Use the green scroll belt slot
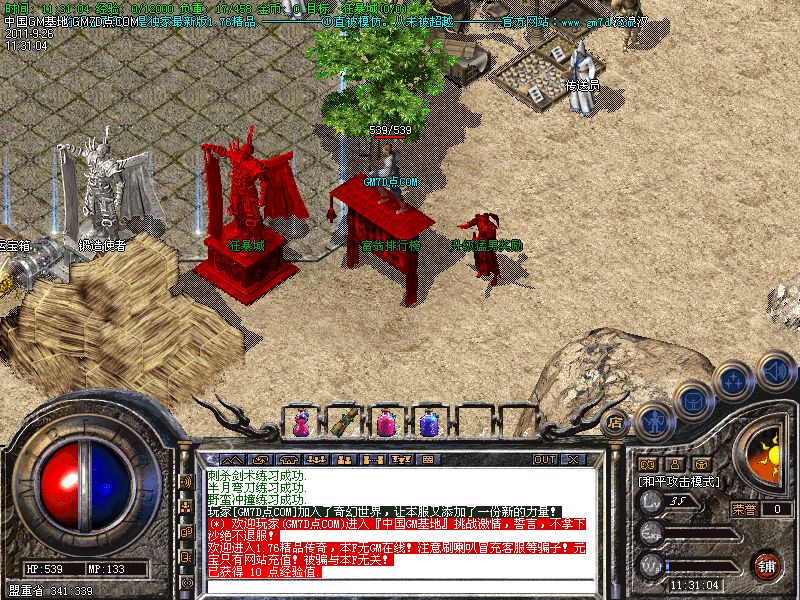The height and width of the screenshot is (600, 800). point(343,422)
